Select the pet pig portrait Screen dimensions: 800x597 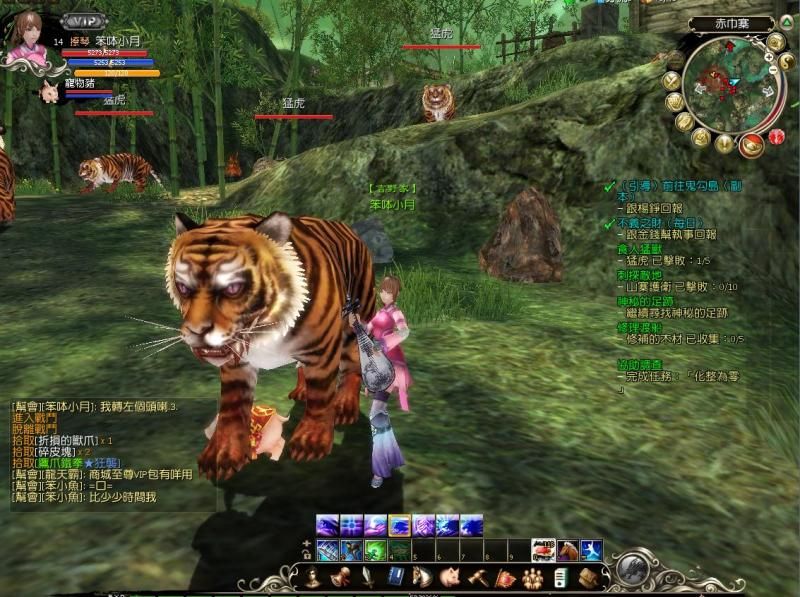[x=49, y=92]
